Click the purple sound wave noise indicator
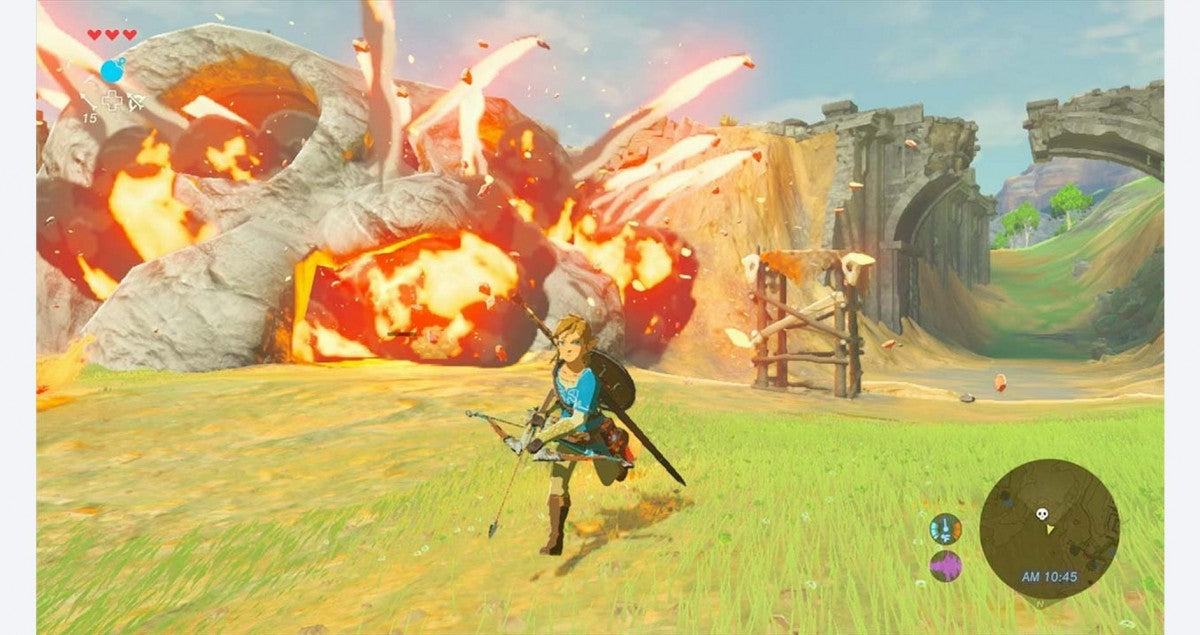The width and height of the screenshot is (1200, 635). (x=944, y=566)
